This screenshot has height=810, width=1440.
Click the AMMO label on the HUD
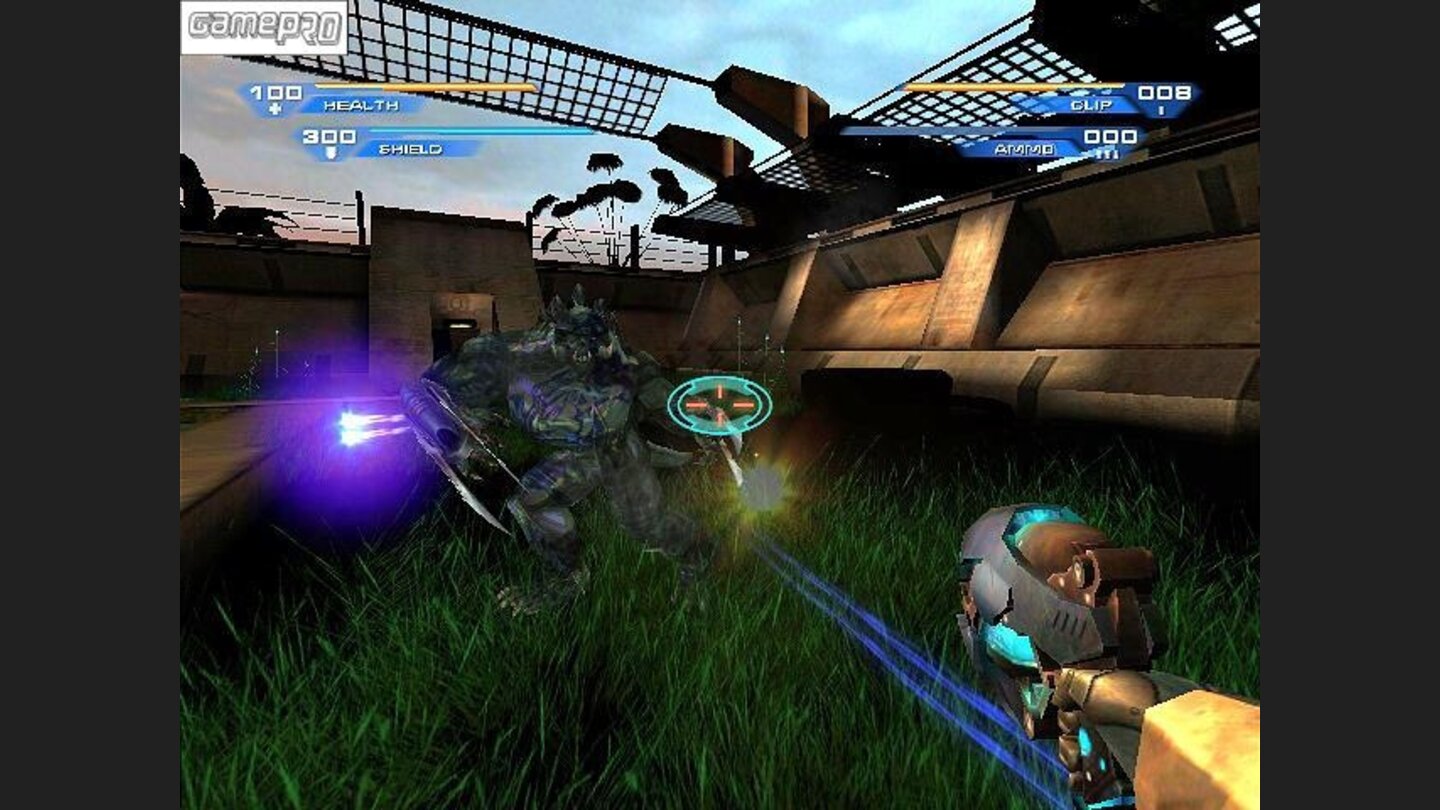tap(1024, 151)
